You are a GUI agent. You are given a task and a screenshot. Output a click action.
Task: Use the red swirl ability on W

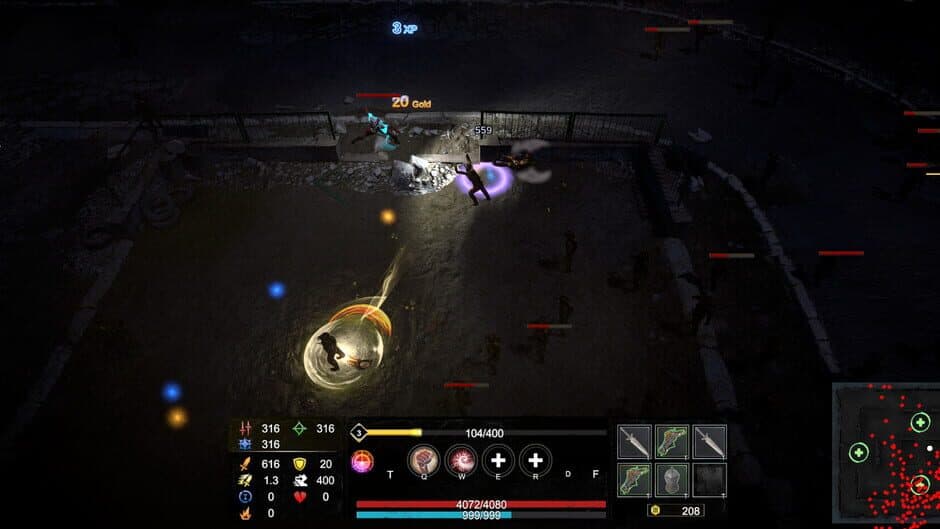pos(461,460)
